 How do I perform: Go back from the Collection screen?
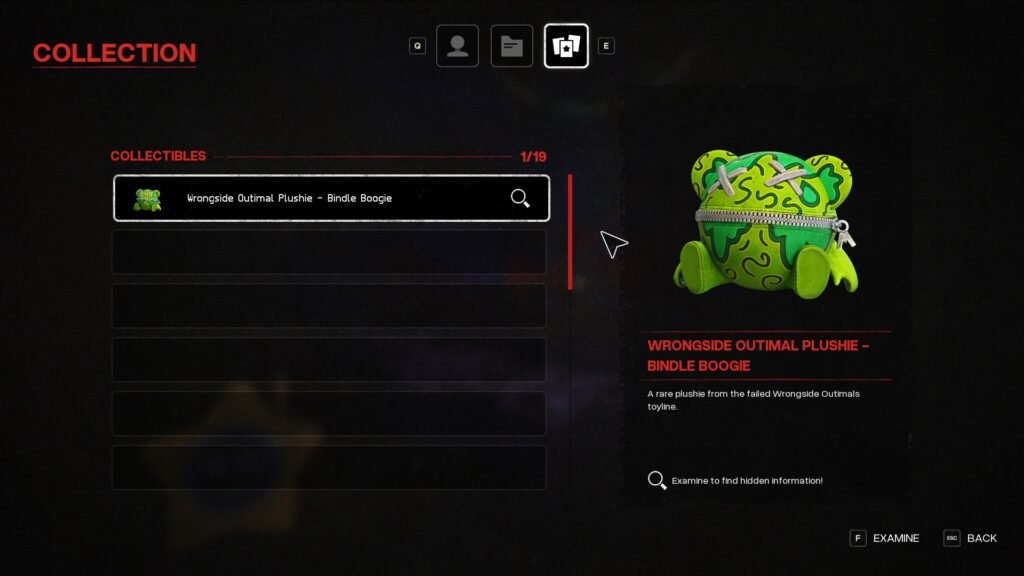coord(970,538)
